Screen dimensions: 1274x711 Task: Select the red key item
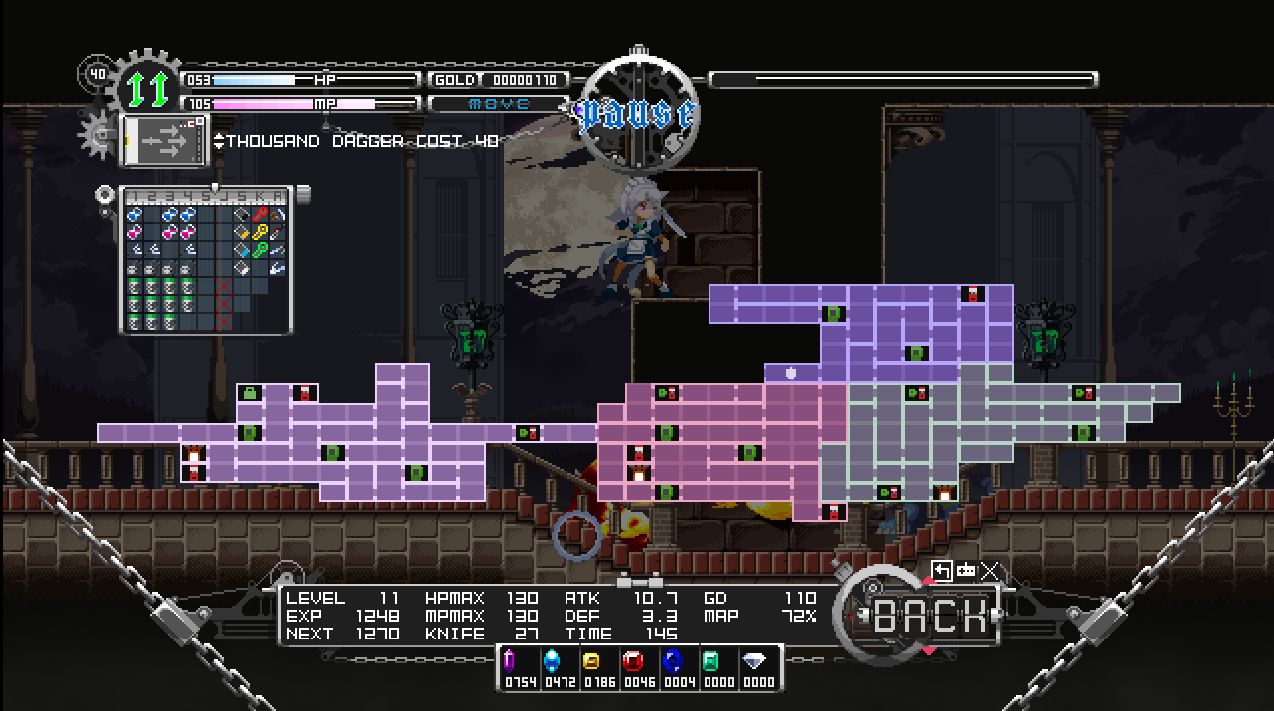259,214
